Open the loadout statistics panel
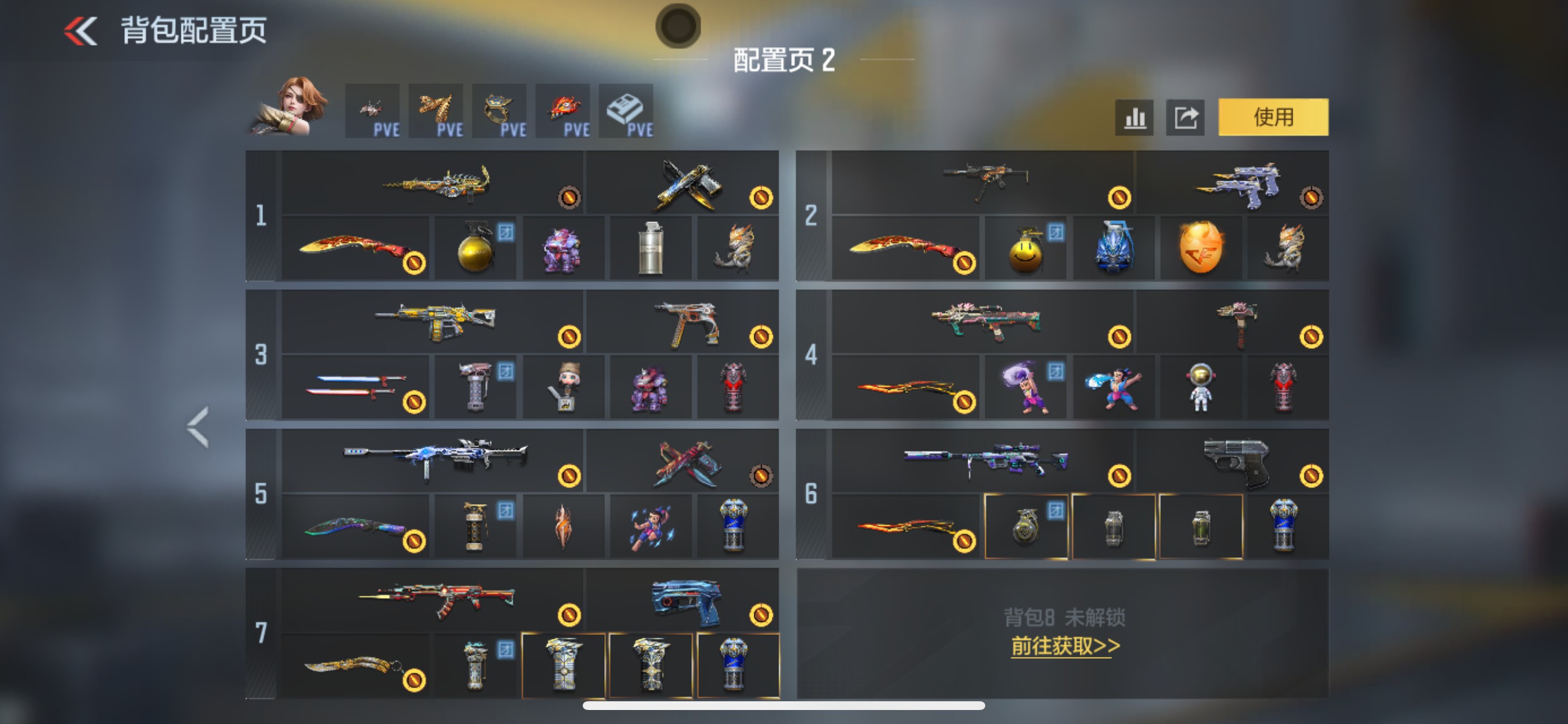Screen dimensions: 1568x724 click(x=1133, y=118)
